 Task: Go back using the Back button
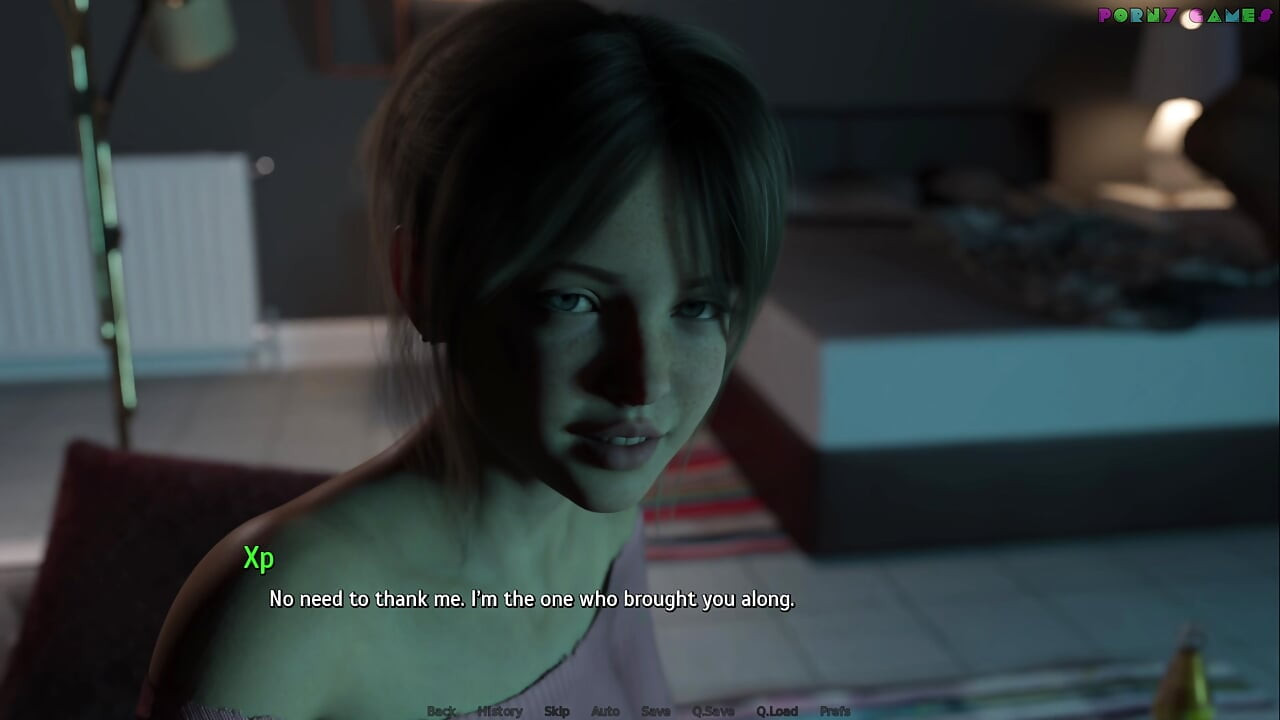441,711
